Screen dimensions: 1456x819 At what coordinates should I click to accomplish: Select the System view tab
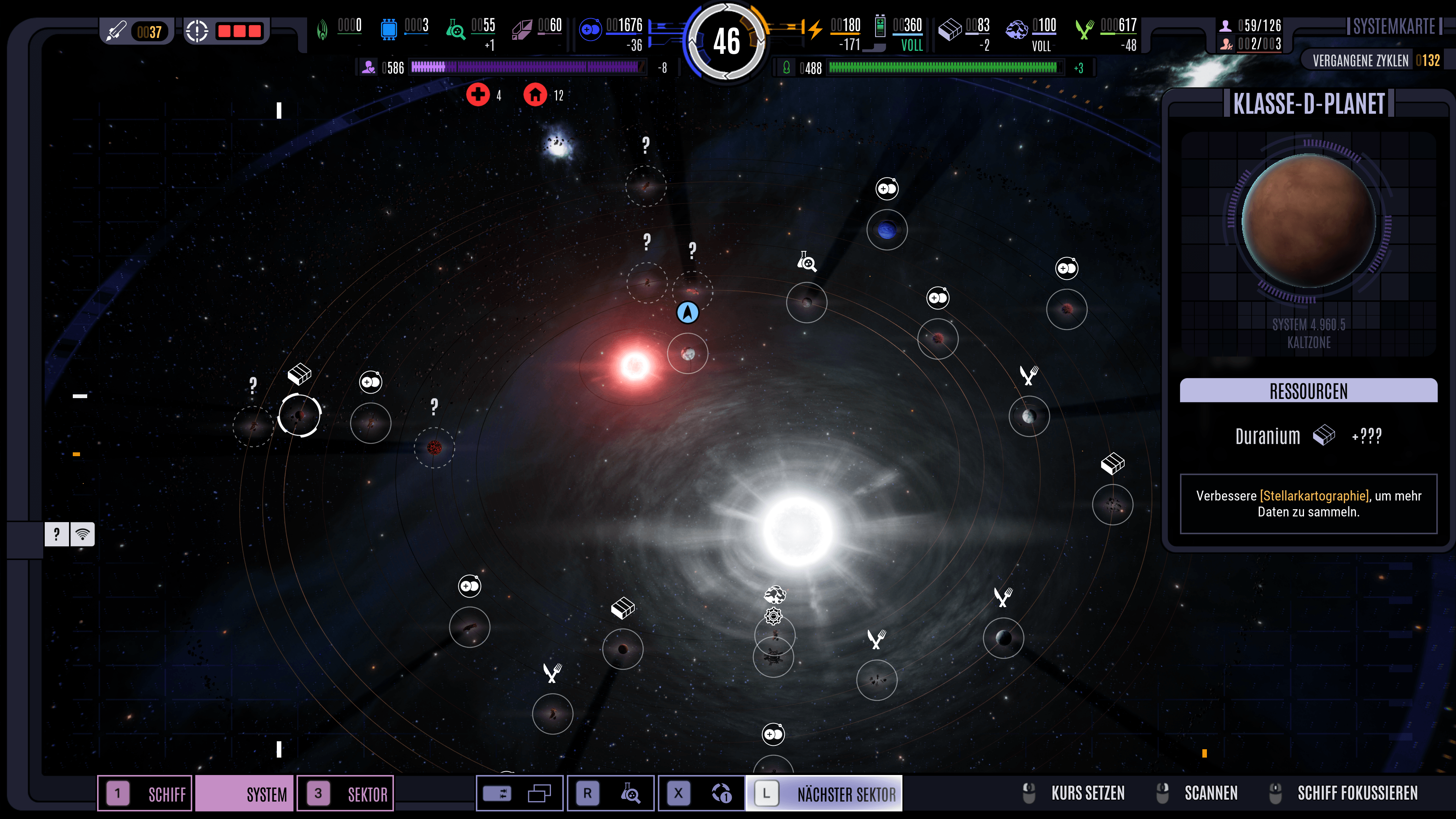click(245, 794)
